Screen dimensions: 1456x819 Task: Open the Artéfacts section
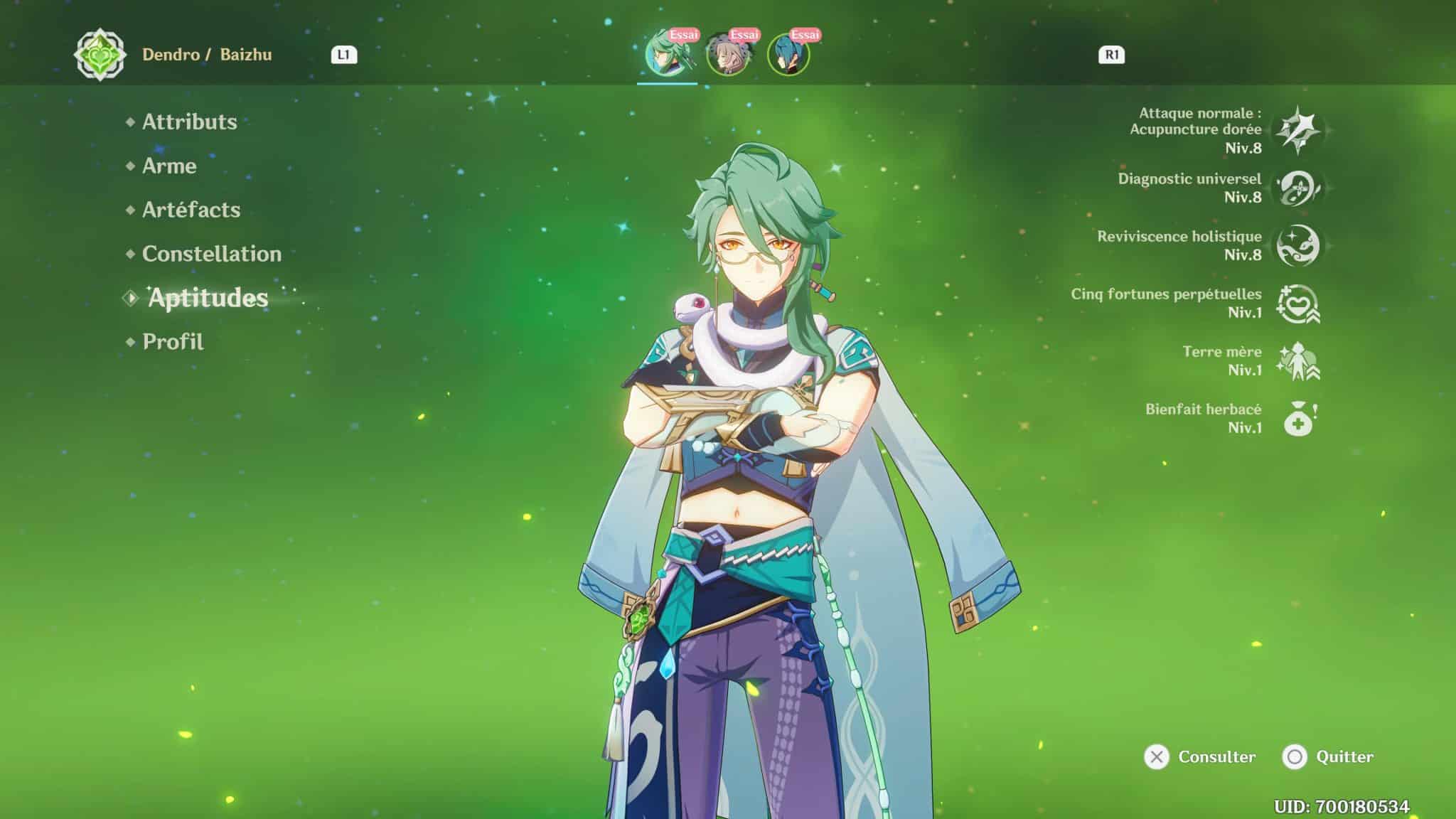pos(190,210)
